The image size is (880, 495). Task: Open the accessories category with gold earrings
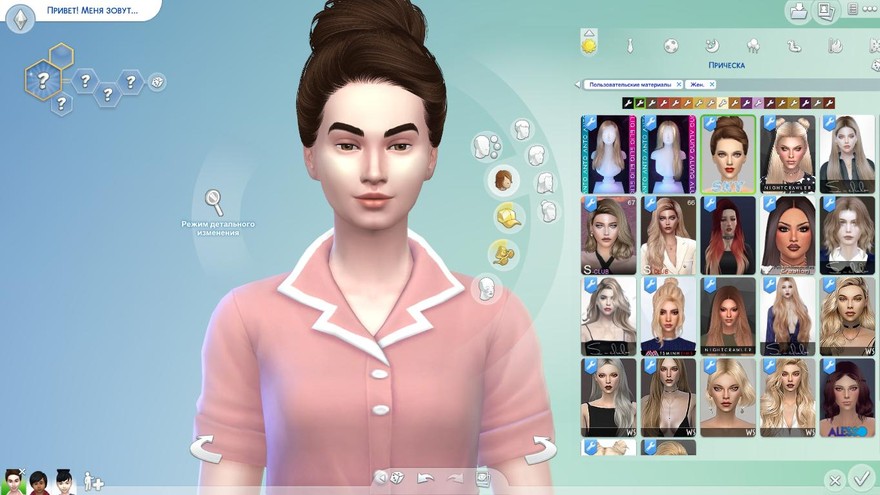[x=502, y=253]
